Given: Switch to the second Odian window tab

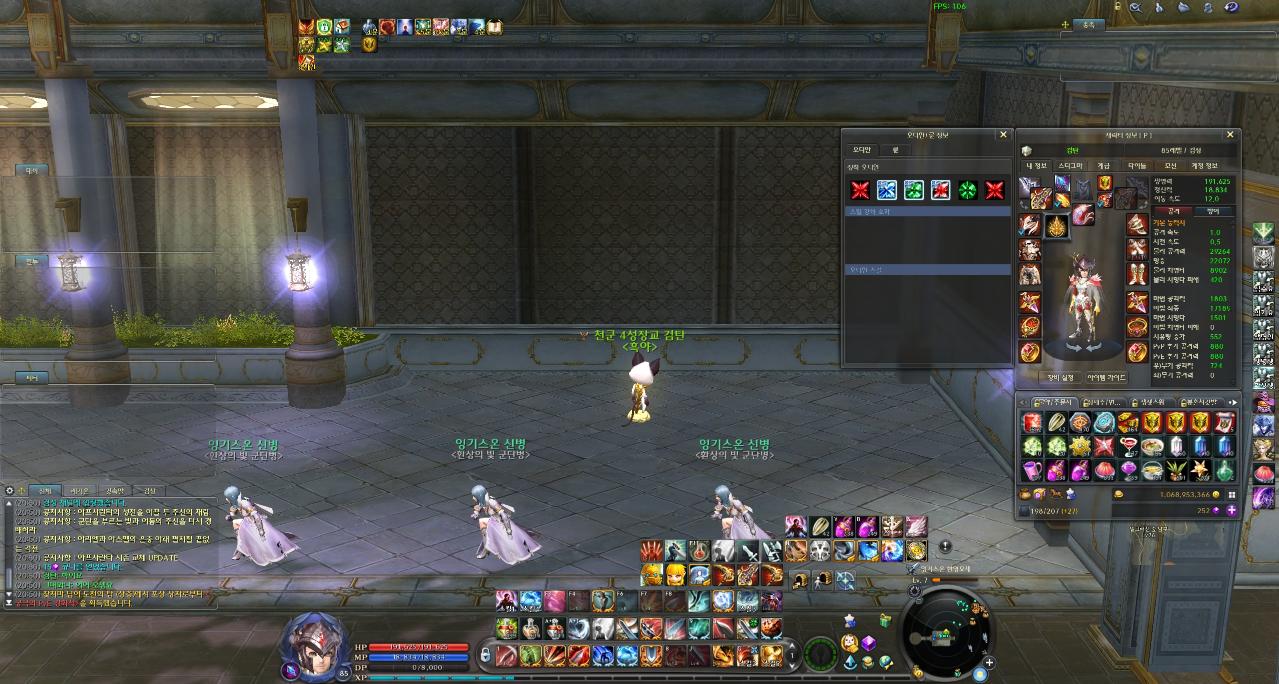Looking at the screenshot, I should 896,149.
